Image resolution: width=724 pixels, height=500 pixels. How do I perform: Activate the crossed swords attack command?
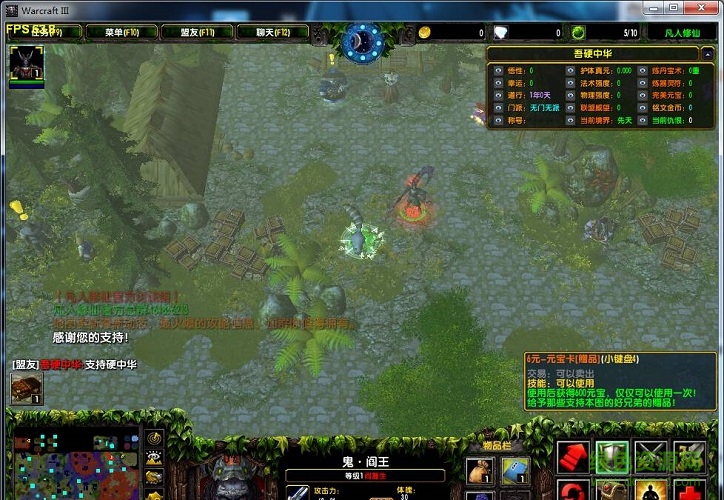click(x=651, y=458)
